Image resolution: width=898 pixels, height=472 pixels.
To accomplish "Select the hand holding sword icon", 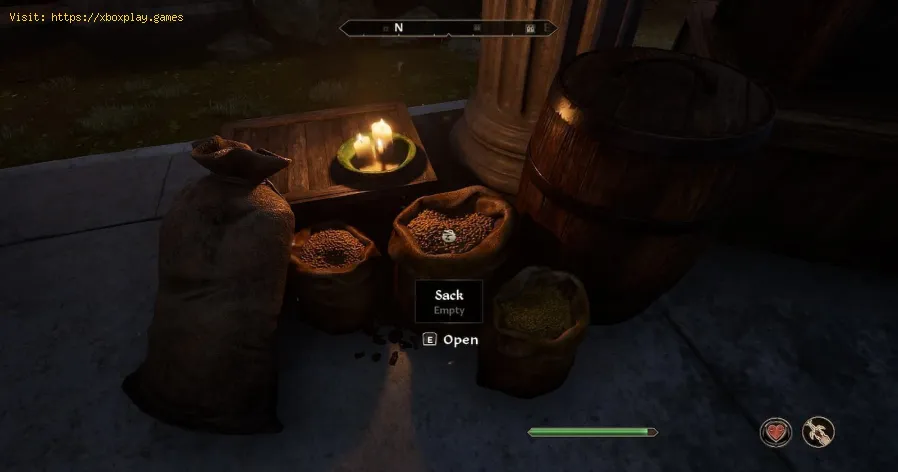I will [818, 432].
